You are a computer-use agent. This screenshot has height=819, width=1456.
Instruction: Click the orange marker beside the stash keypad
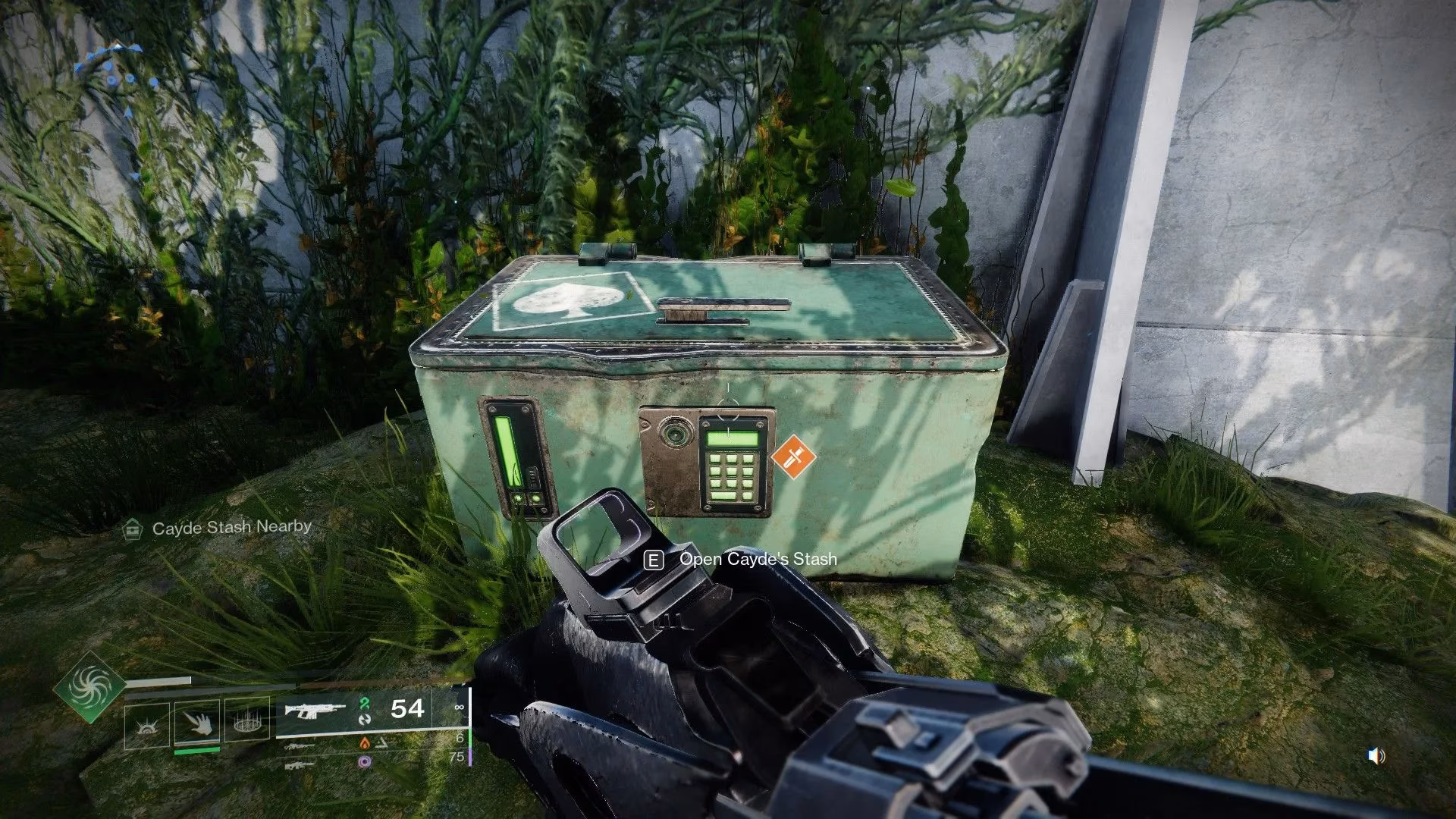click(x=793, y=458)
